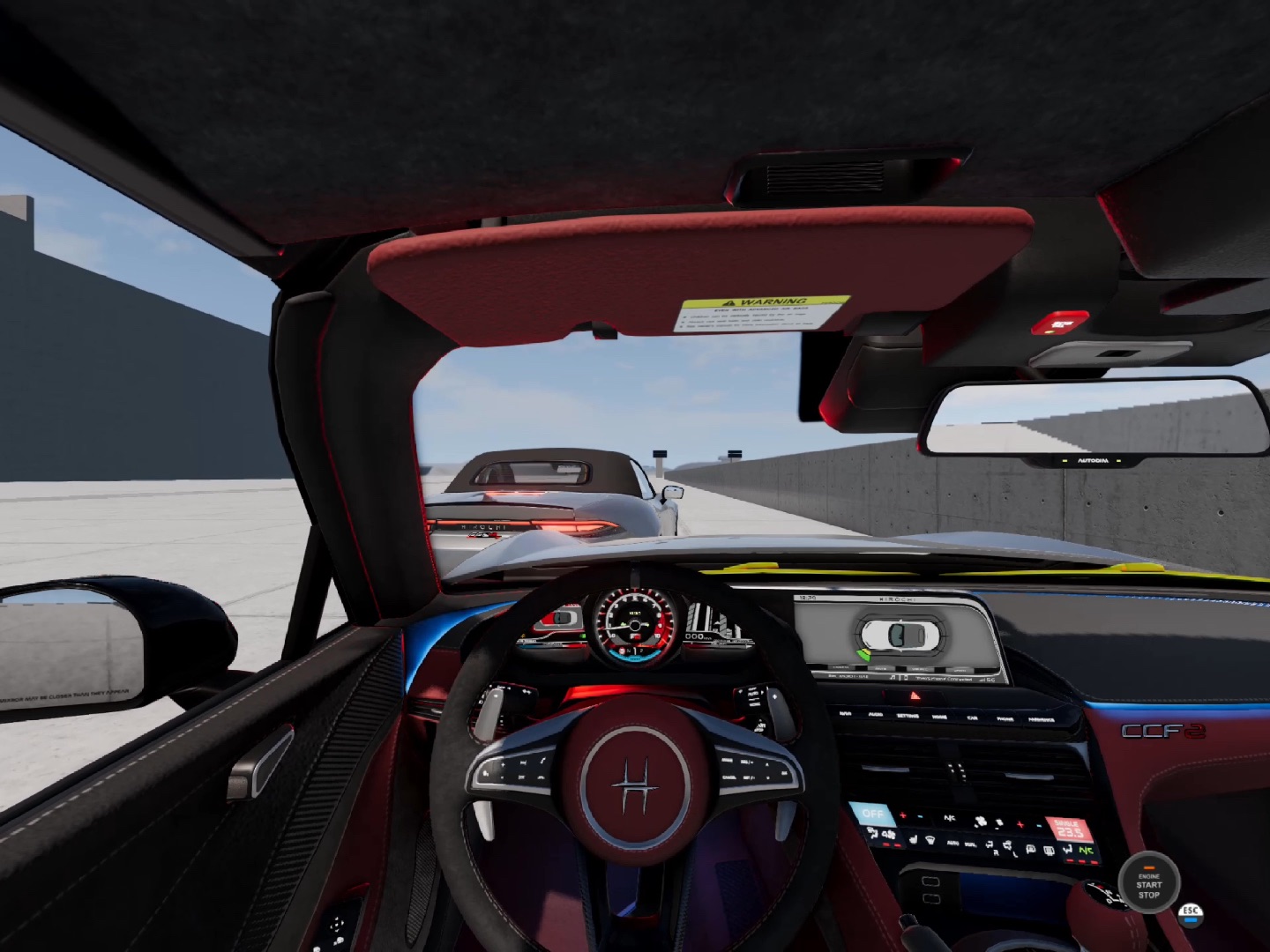The width and height of the screenshot is (1270, 952).
Task: Click the music note icon on the infotainment status bar
Action: [x=893, y=677]
